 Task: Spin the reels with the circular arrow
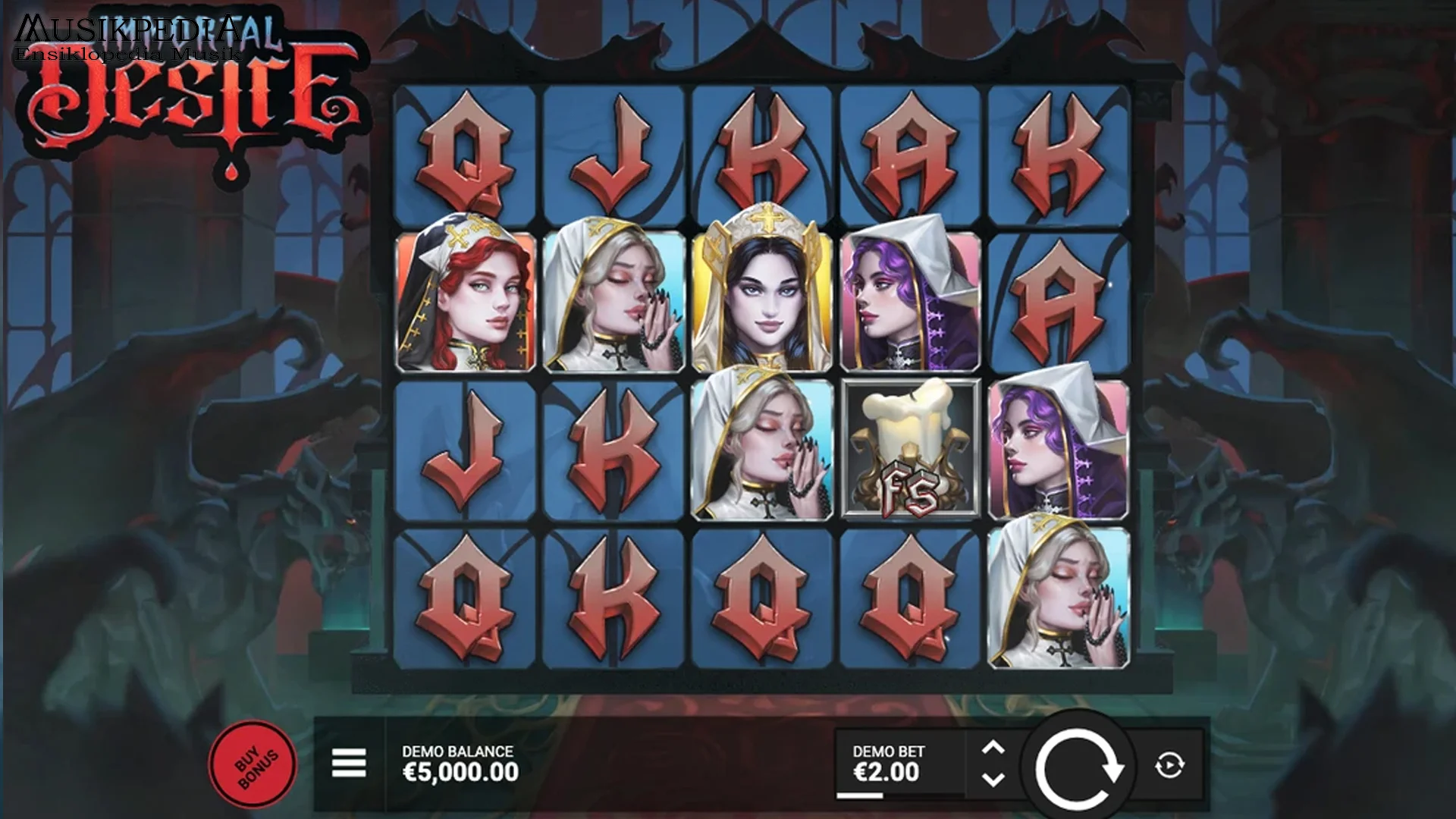[x=1078, y=767]
